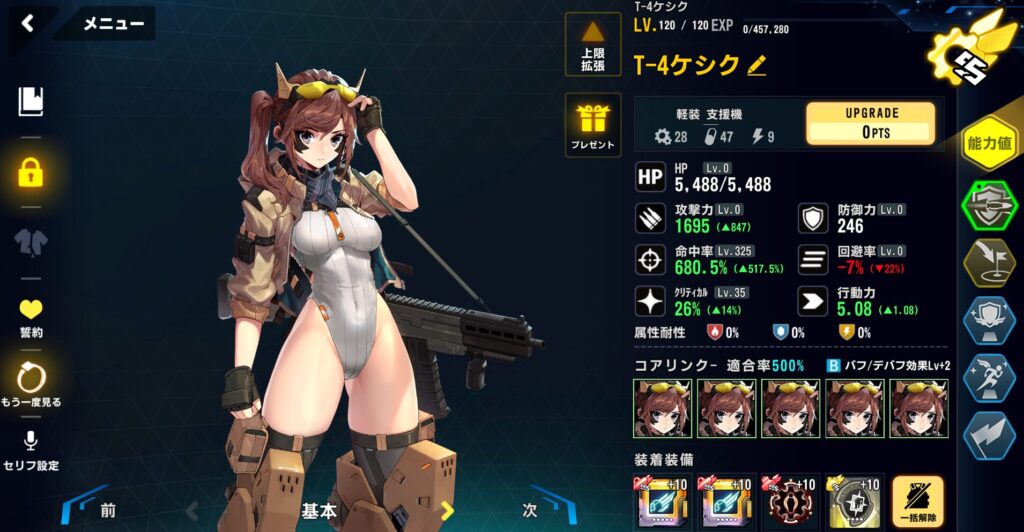Open the 上限拡張 limit expansion button
This screenshot has width=1024, height=532.
[593, 45]
